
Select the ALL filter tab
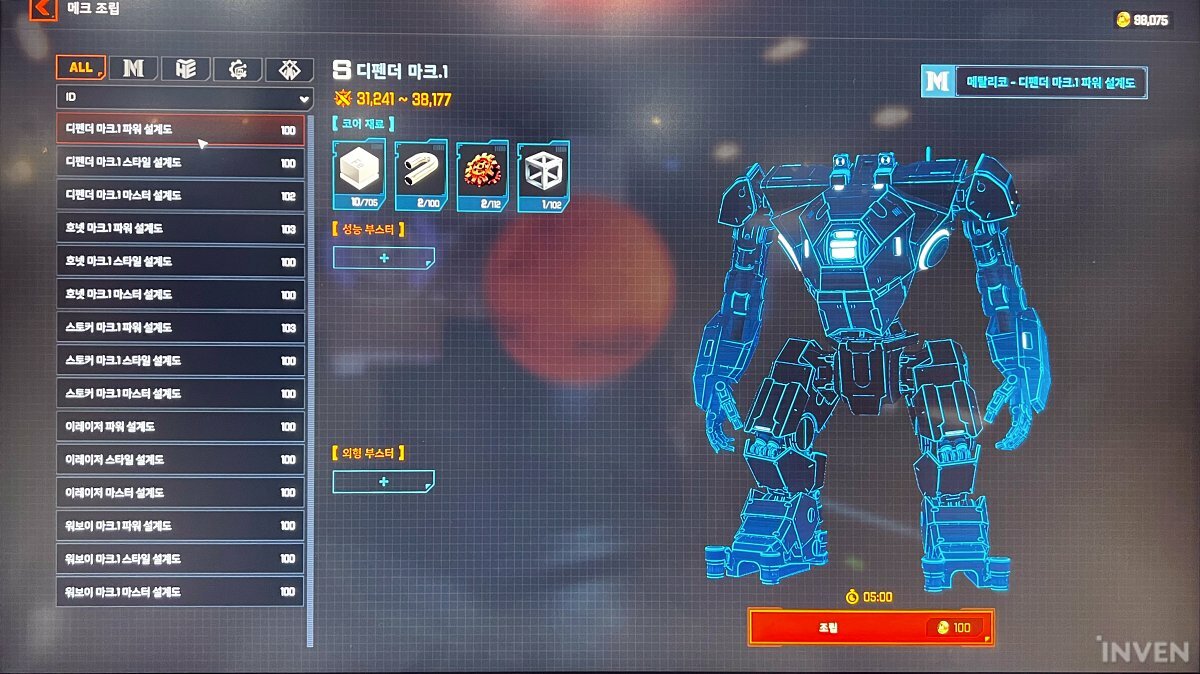point(81,68)
